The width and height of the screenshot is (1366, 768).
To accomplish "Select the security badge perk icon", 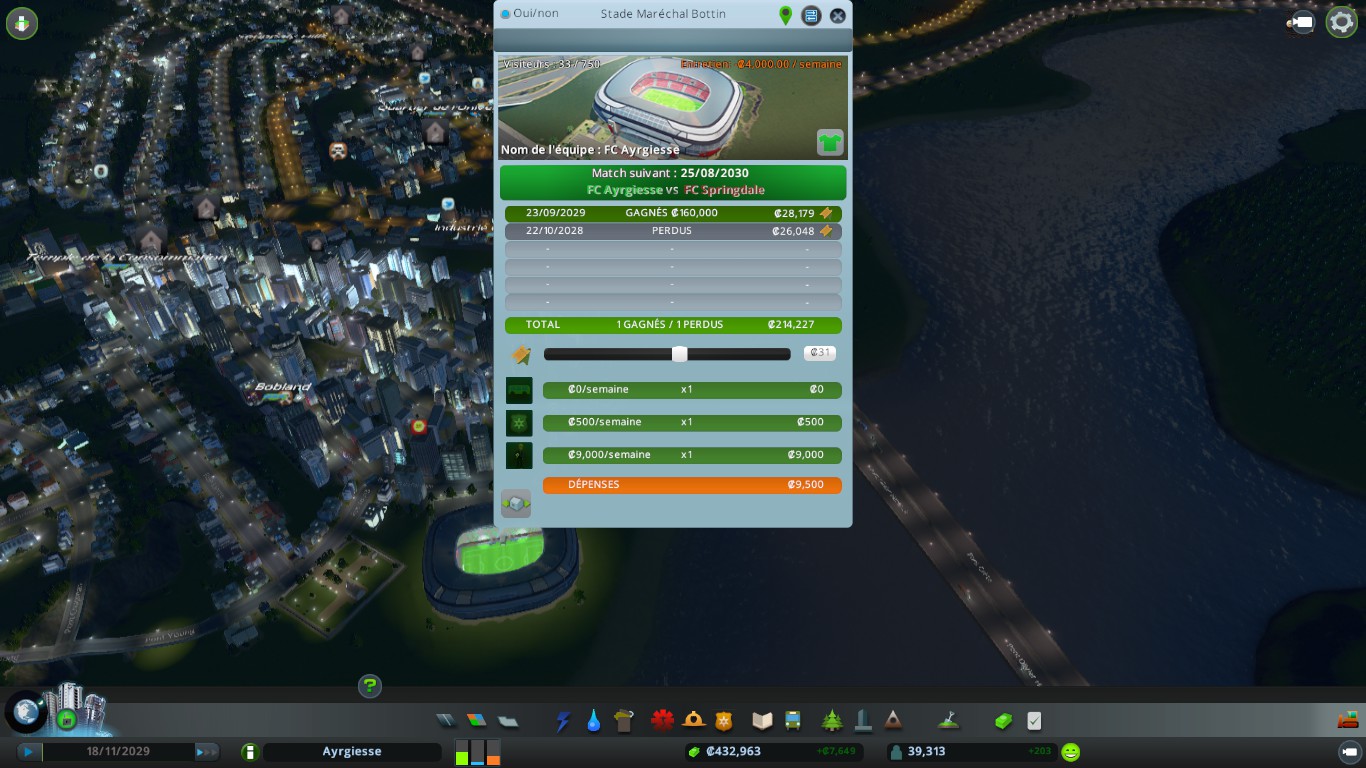I will [519, 423].
